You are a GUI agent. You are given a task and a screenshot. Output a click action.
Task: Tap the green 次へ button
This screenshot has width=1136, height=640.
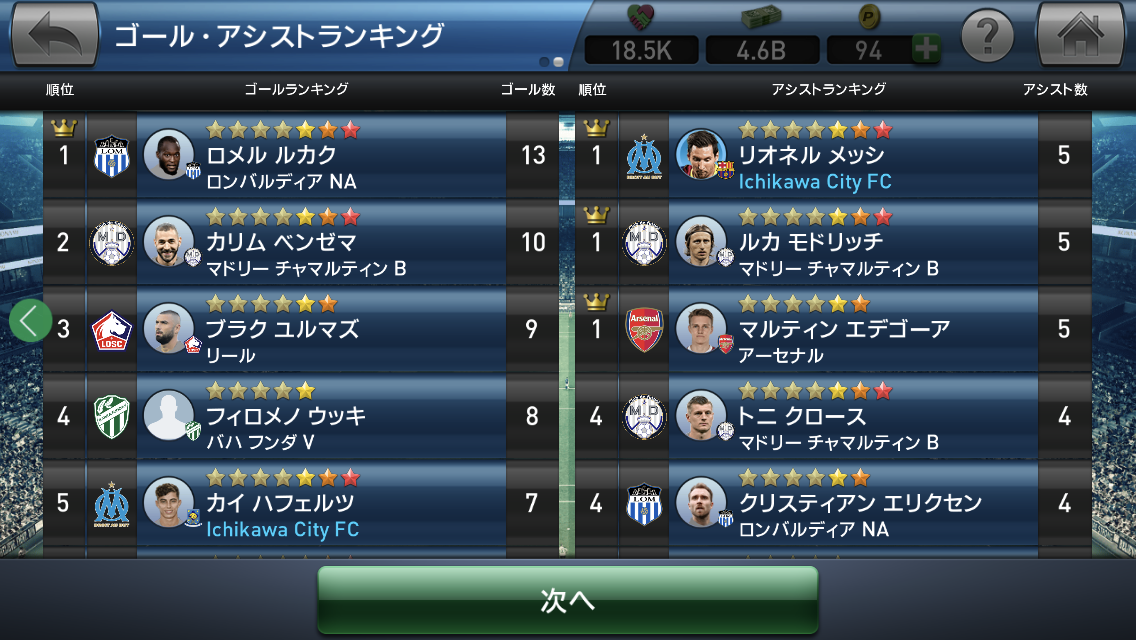point(567,599)
